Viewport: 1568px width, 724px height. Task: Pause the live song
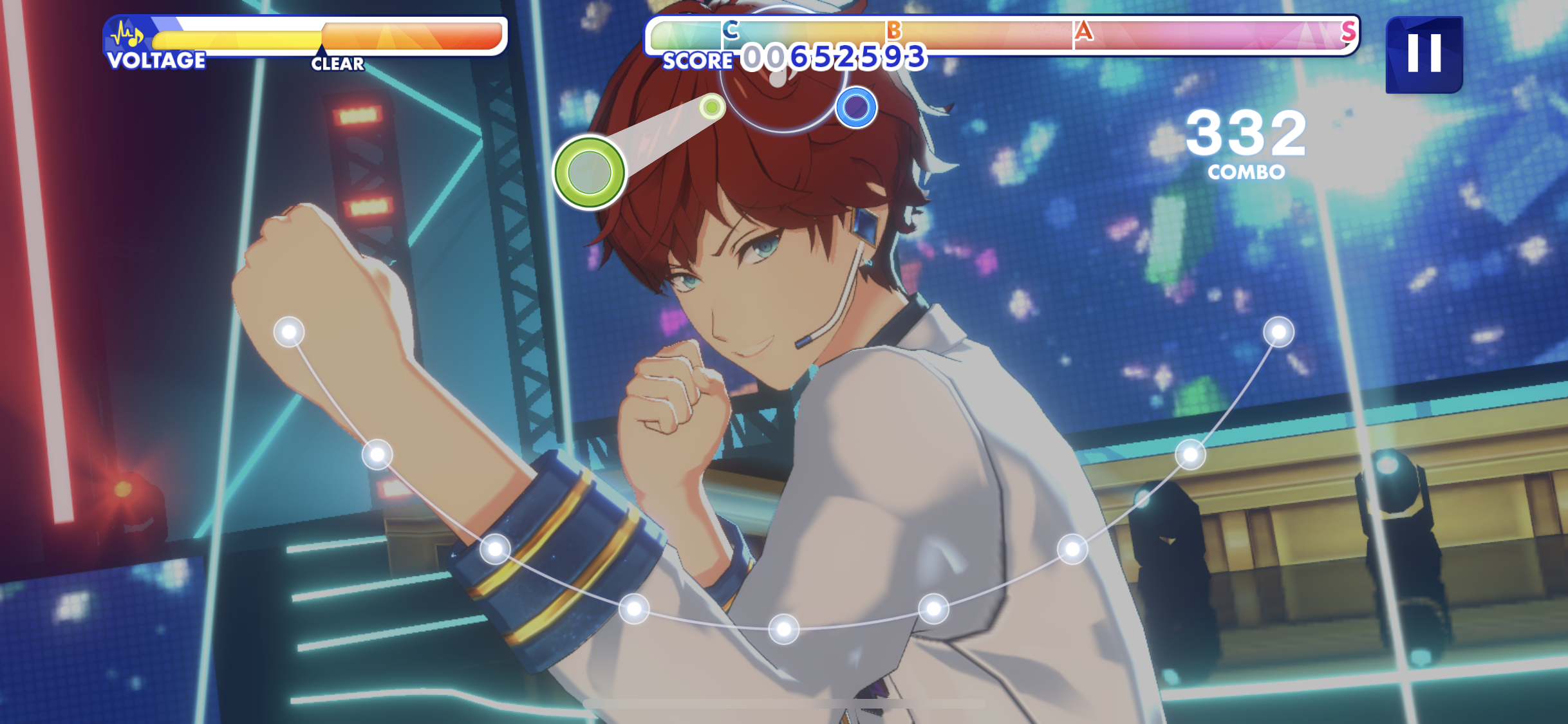(x=1423, y=54)
